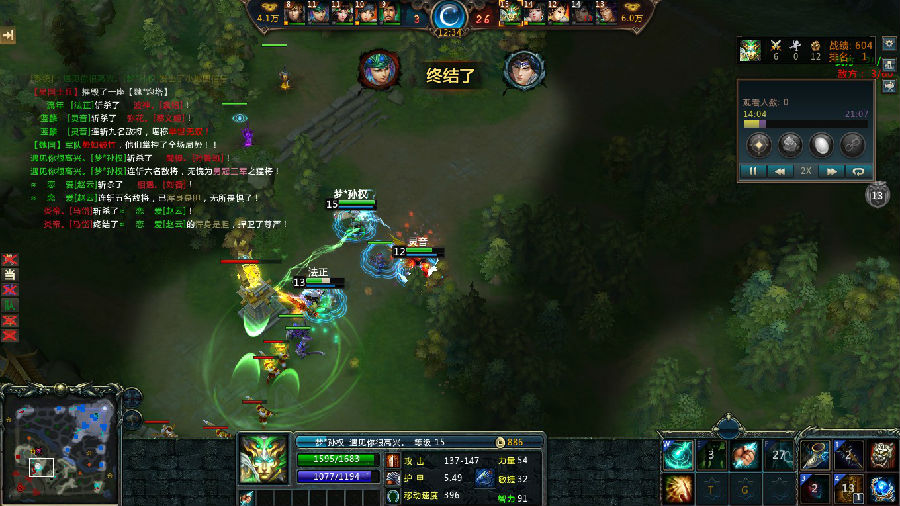Viewport: 900px width, 506px height.
Task: Click the level 13 shield badge
Action: (x=877, y=196)
